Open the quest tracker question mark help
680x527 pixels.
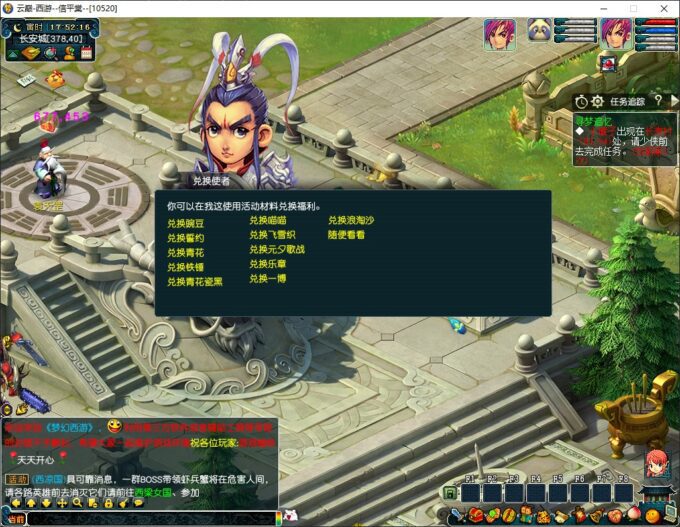click(x=658, y=101)
